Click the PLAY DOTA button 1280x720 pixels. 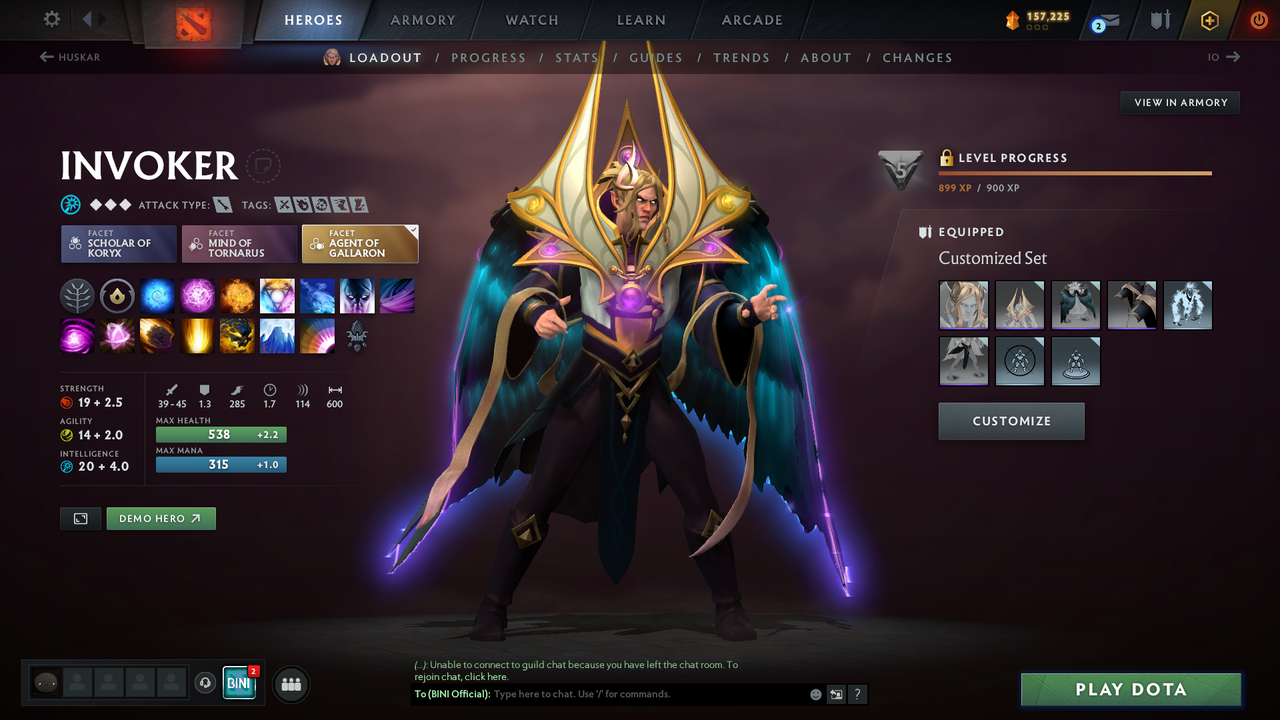[x=1130, y=689]
